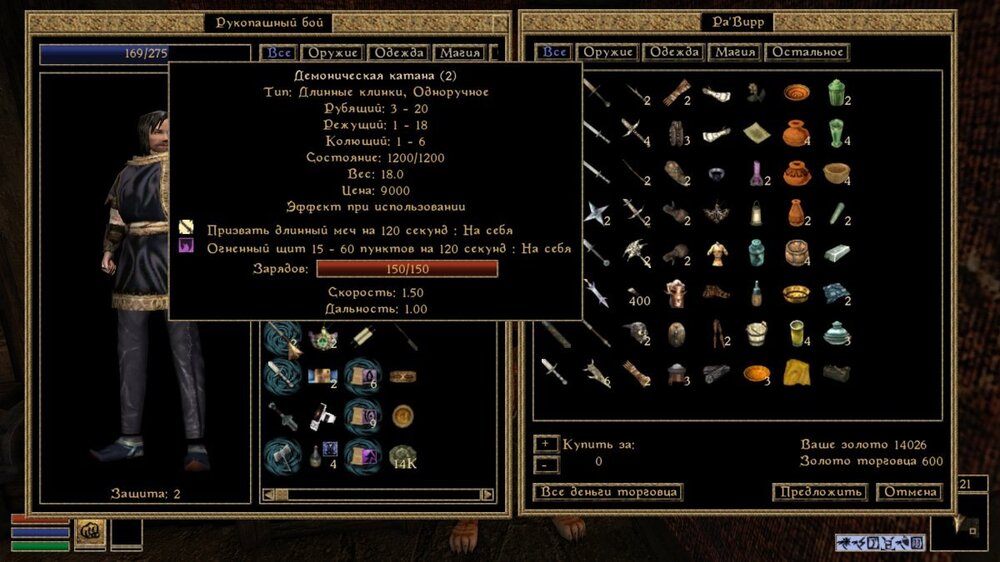Offer the trade with Предложить
The image size is (1000, 562).
(x=819, y=492)
